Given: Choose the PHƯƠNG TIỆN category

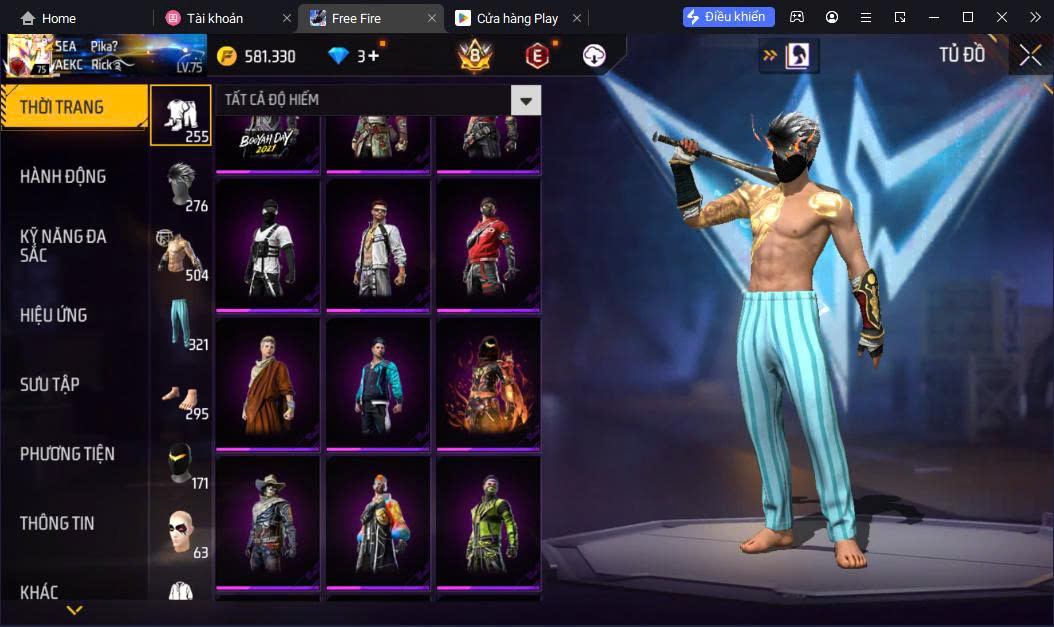Looking at the screenshot, I should (x=67, y=454).
